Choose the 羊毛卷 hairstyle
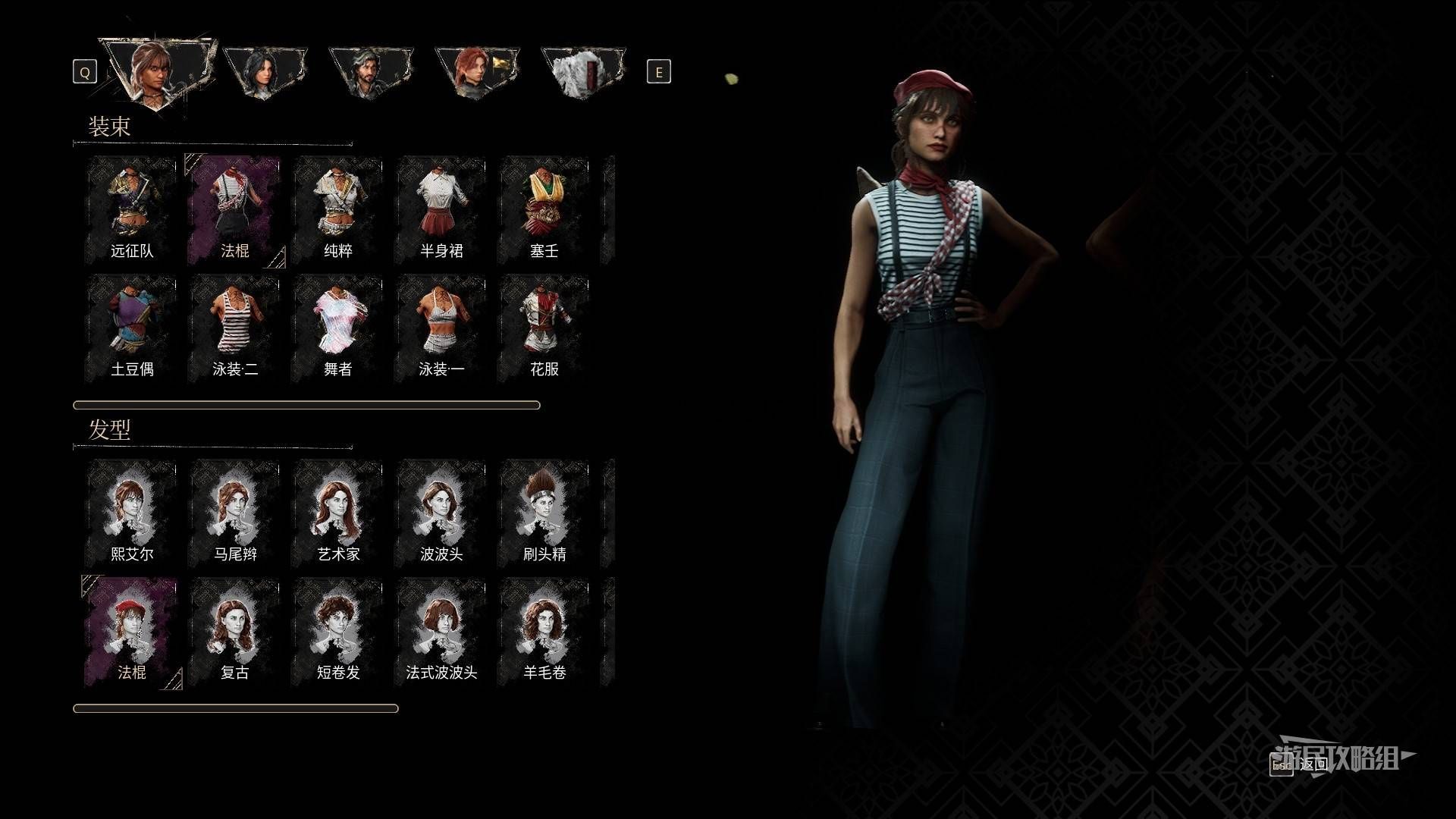This screenshot has width=1456, height=819. point(544,631)
